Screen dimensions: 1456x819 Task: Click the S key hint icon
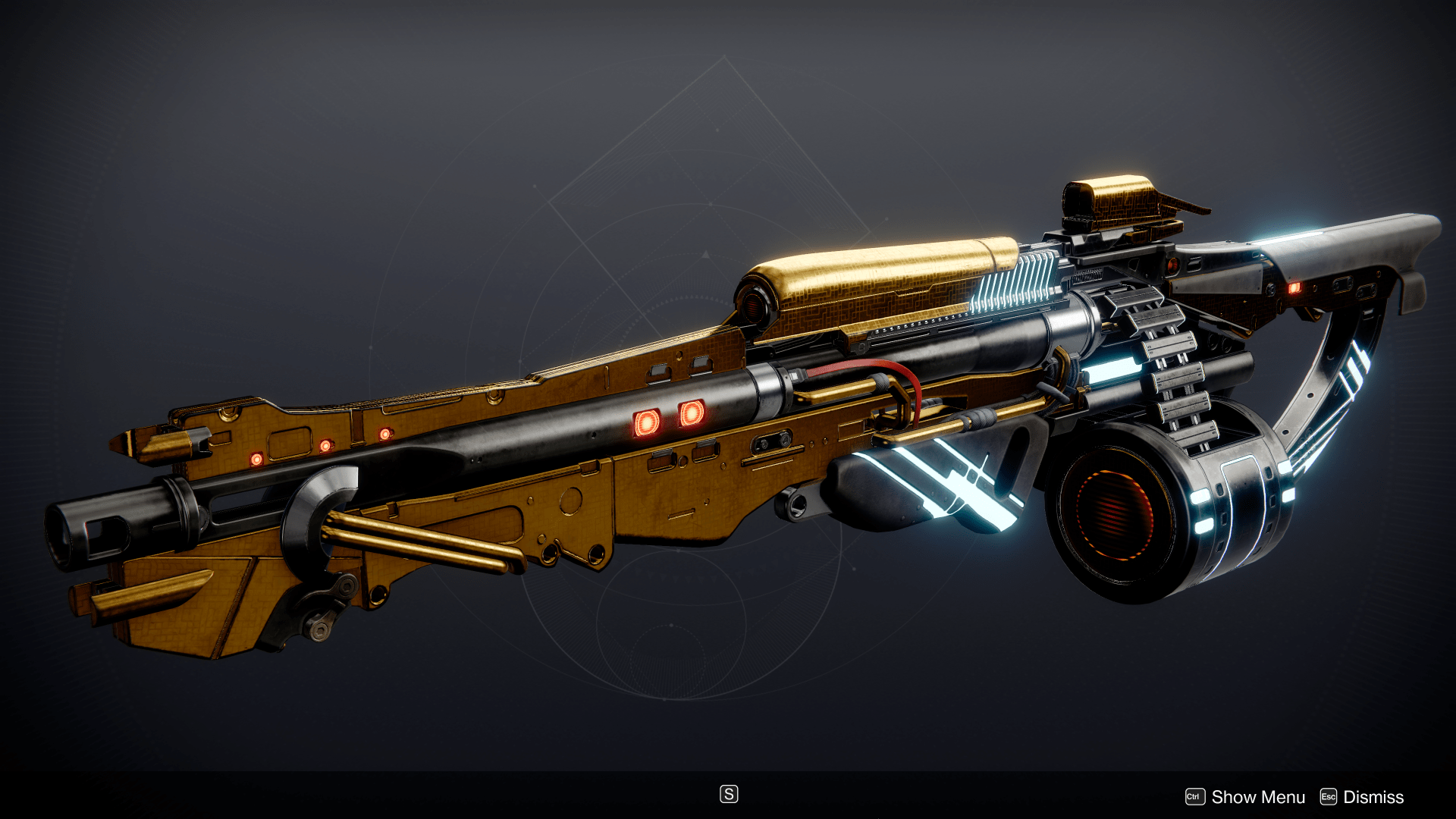click(x=729, y=793)
